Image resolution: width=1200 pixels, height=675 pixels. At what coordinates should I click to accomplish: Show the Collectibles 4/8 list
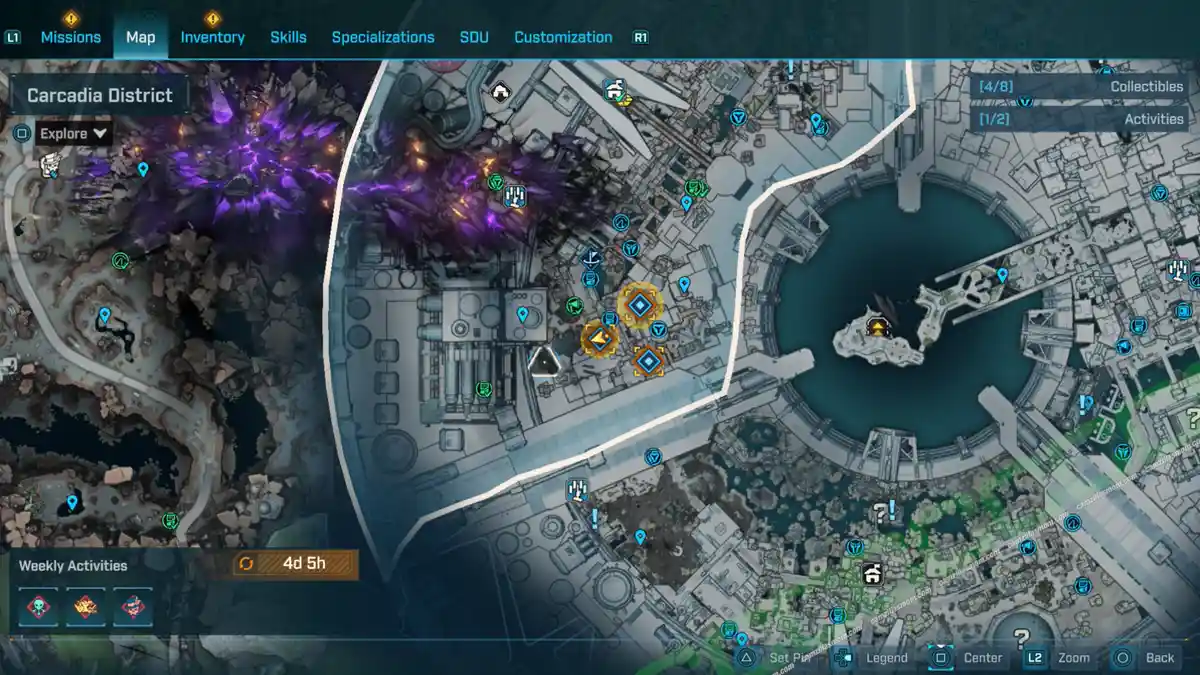[x=1081, y=86]
